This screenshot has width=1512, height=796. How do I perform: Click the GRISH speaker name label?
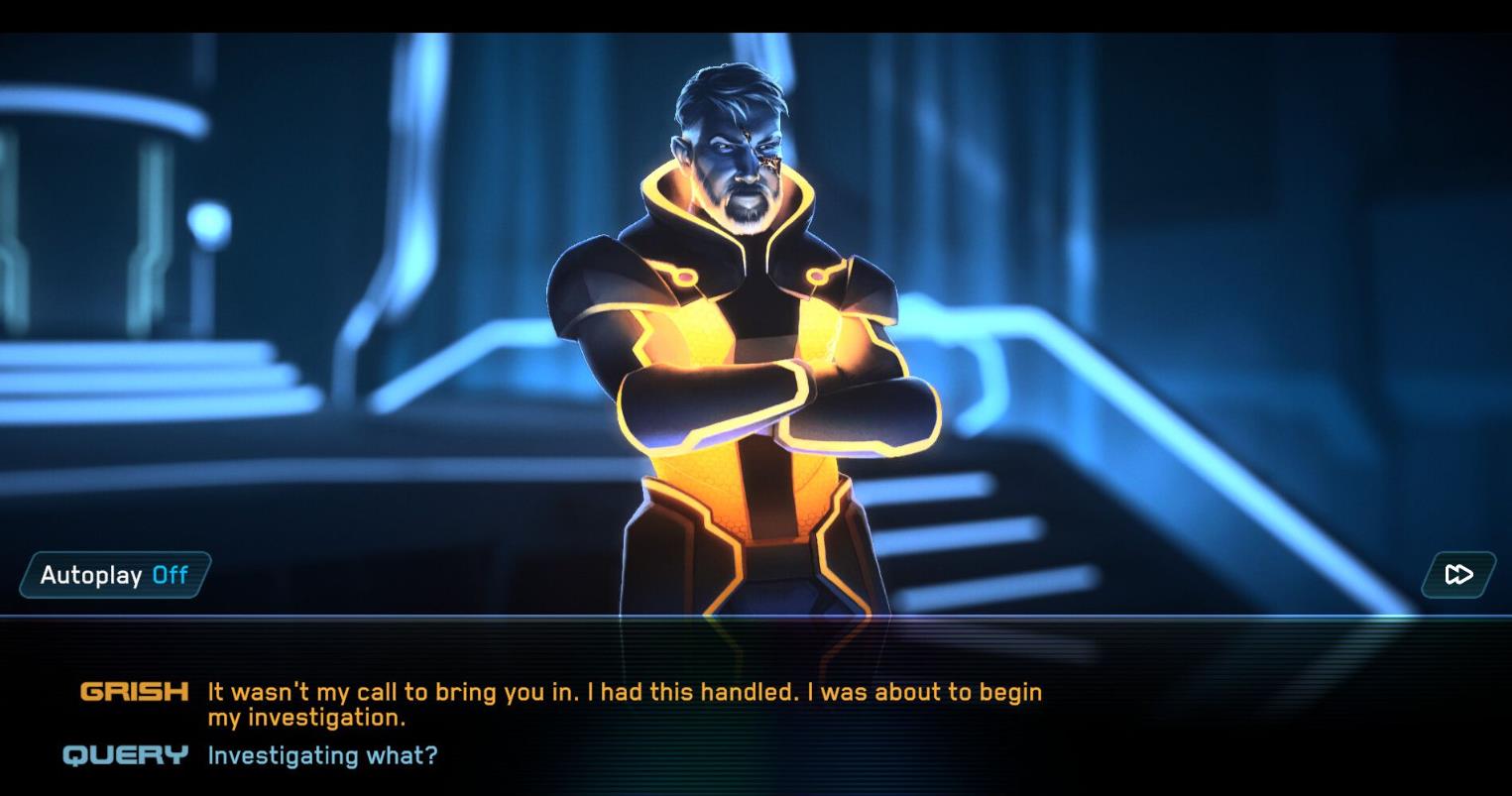[134, 692]
